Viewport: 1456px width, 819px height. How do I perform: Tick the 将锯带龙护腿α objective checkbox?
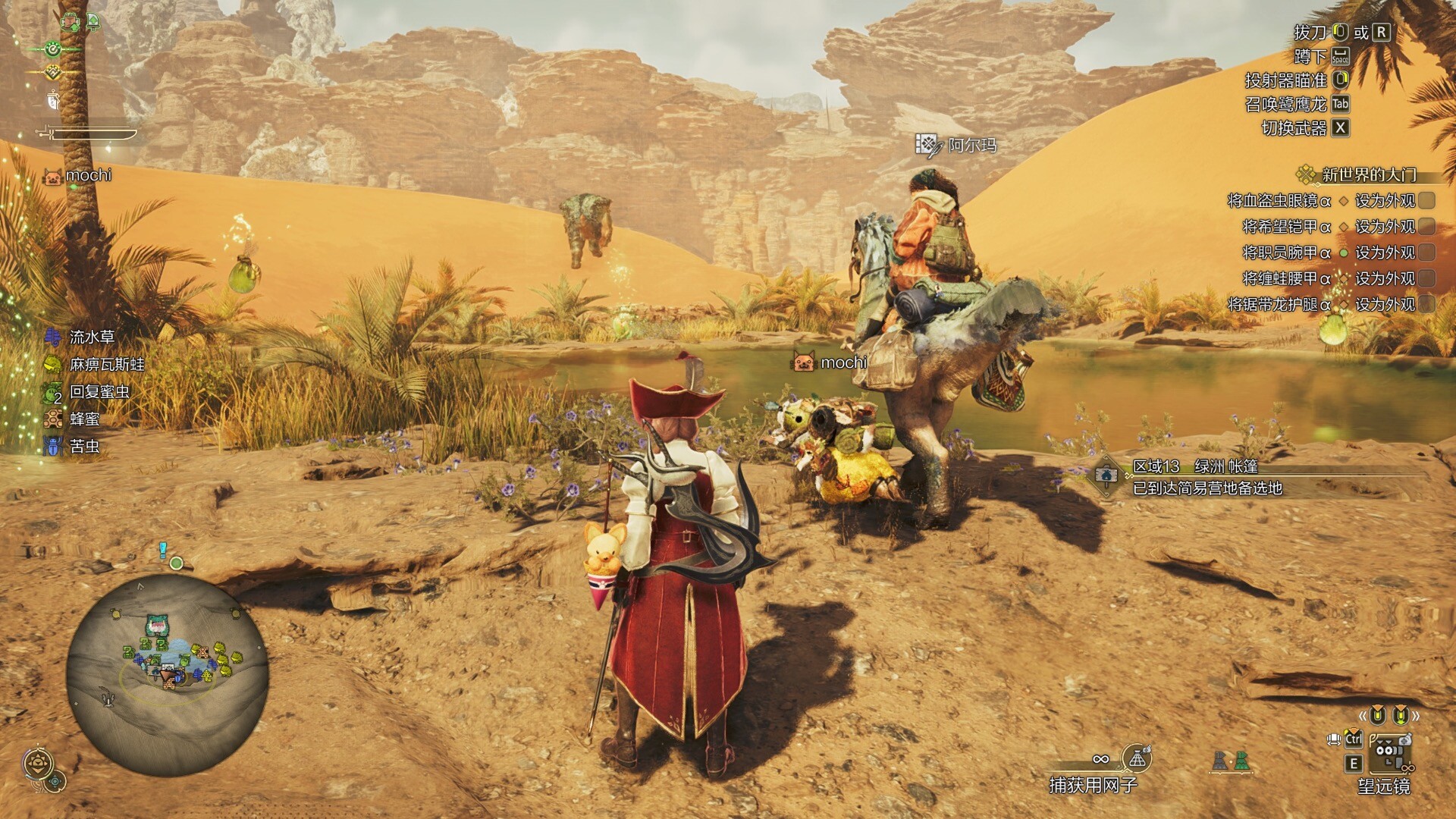pyautogui.click(x=1426, y=304)
